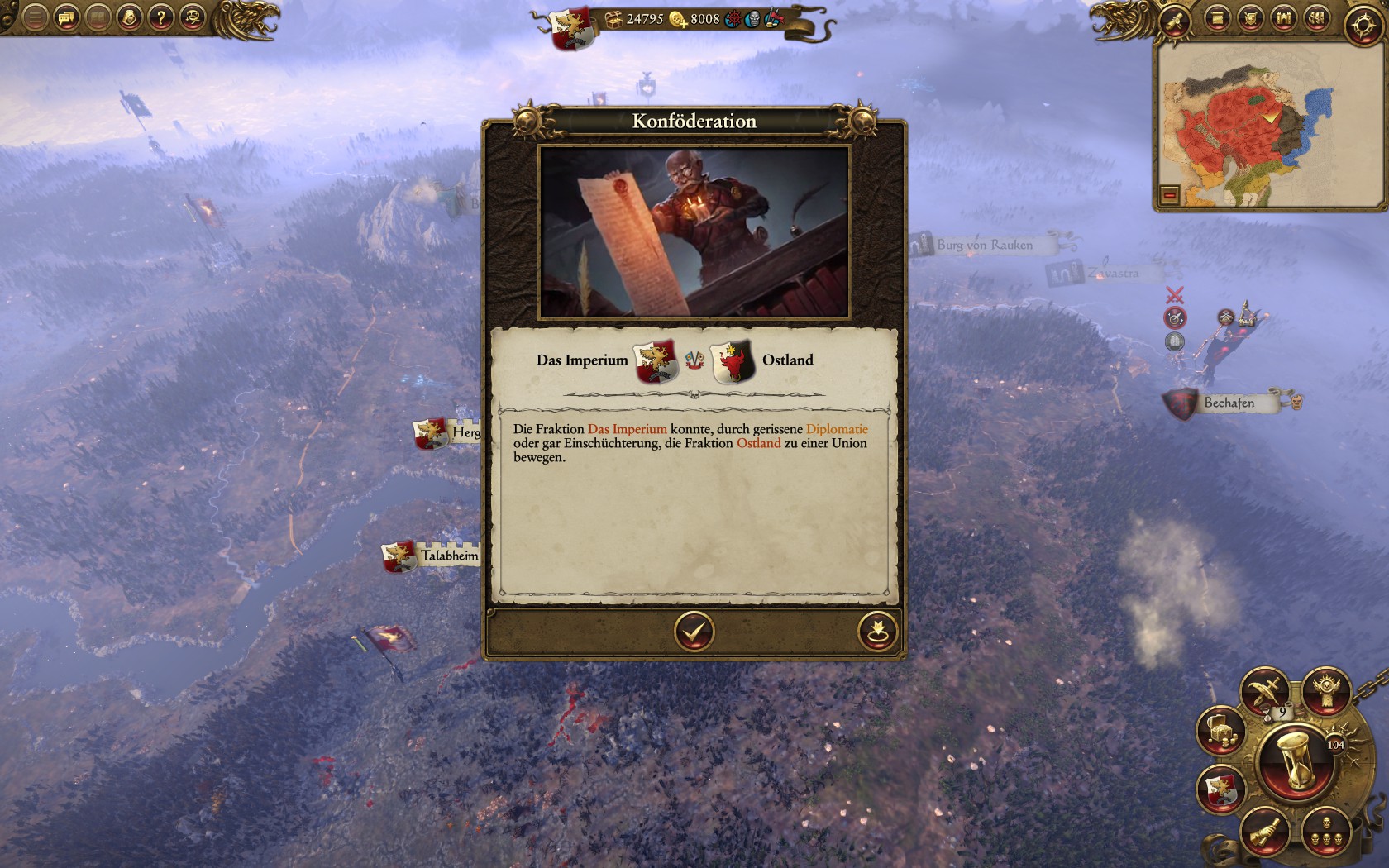This screenshot has width=1389, height=868.
Task: Click the zoom-to-location button in the dialog
Action: (x=877, y=632)
